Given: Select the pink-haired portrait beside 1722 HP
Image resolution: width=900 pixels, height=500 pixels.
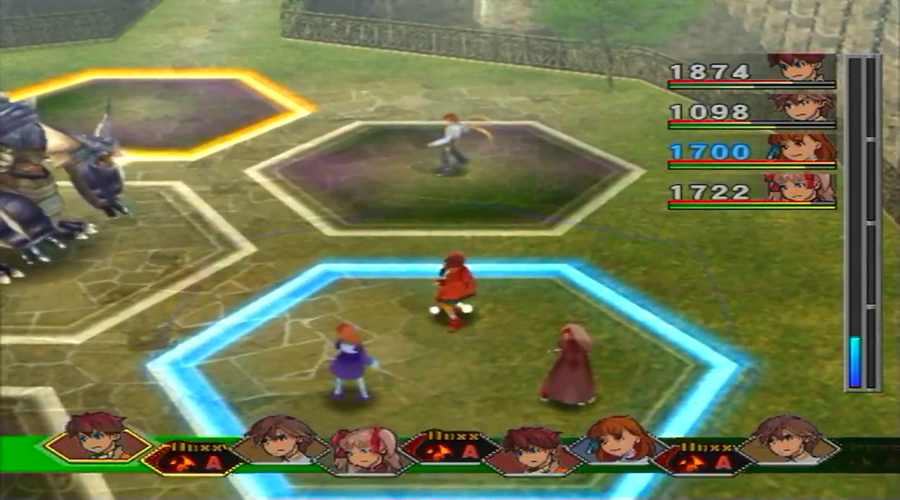Looking at the screenshot, I should pyautogui.click(x=798, y=187).
